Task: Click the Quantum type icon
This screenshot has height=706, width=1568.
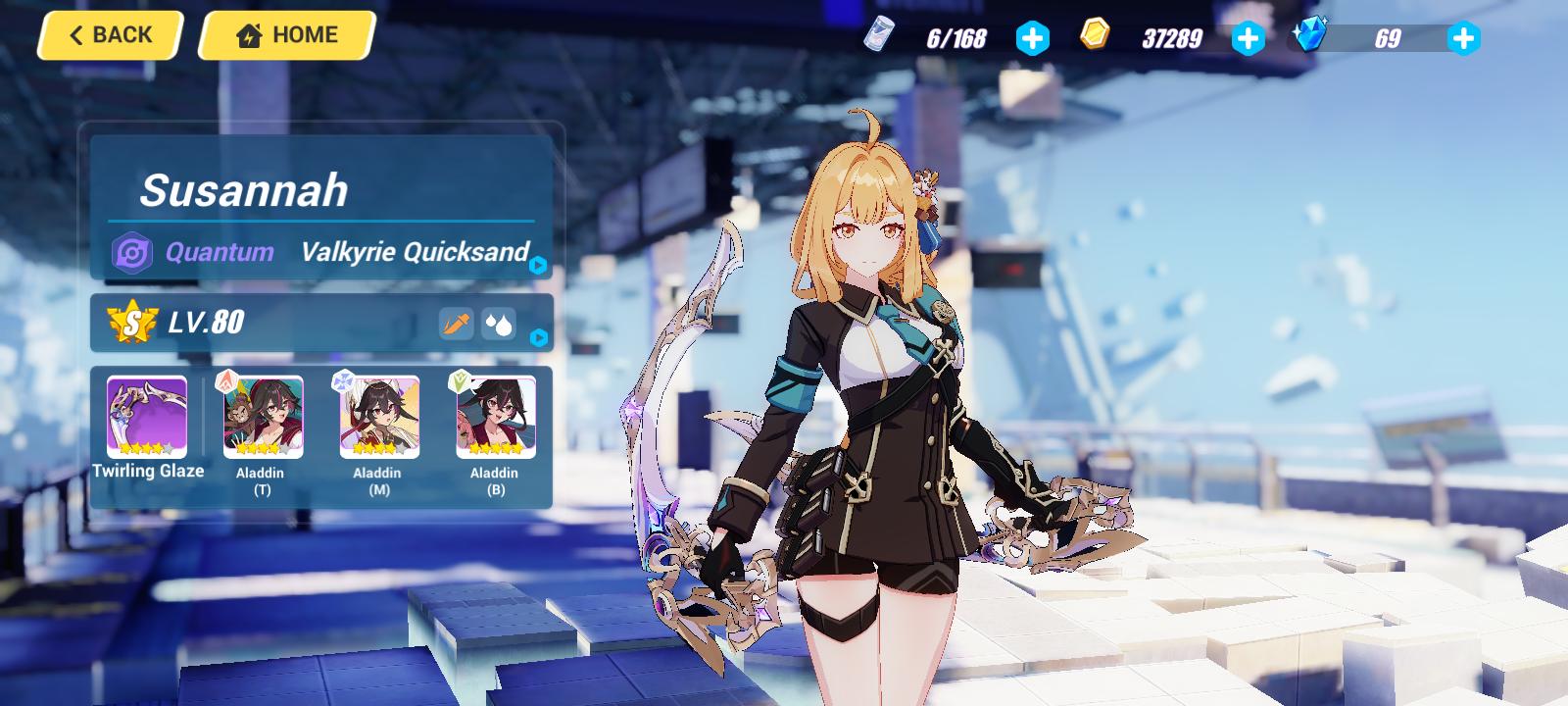Action: pyautogui.click(x=133, y=252)
